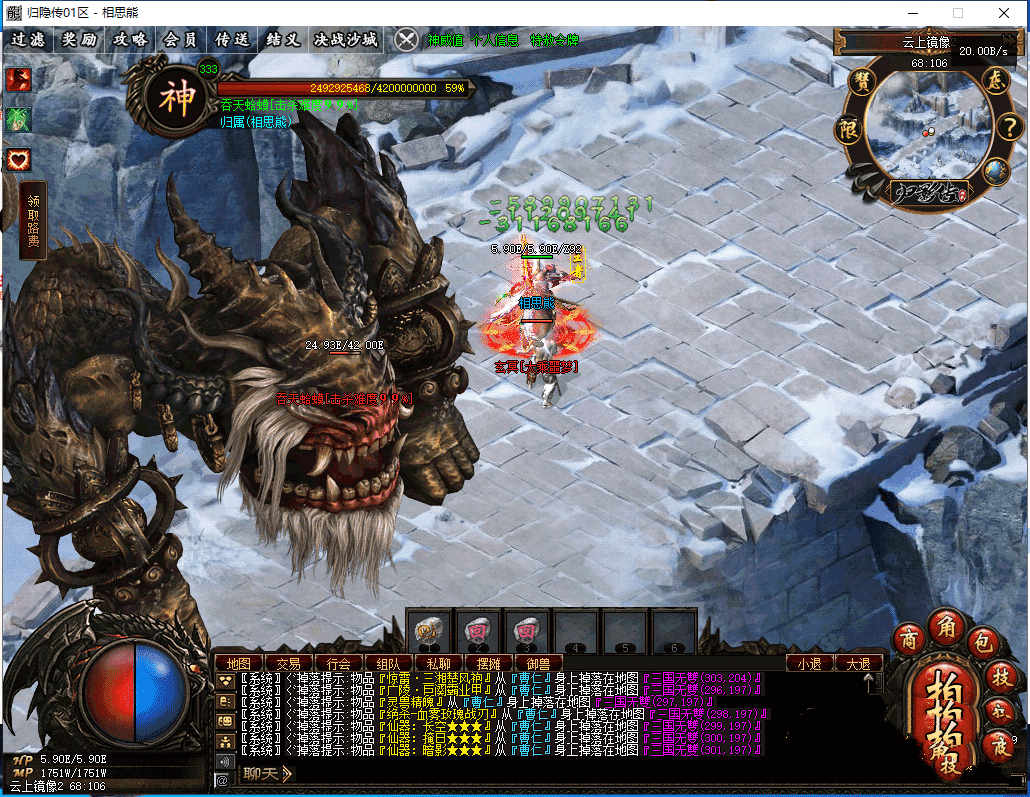This screenshot has height=797, width=1030.
Task: Open the 过滤 filter menu
Action: 28,40
